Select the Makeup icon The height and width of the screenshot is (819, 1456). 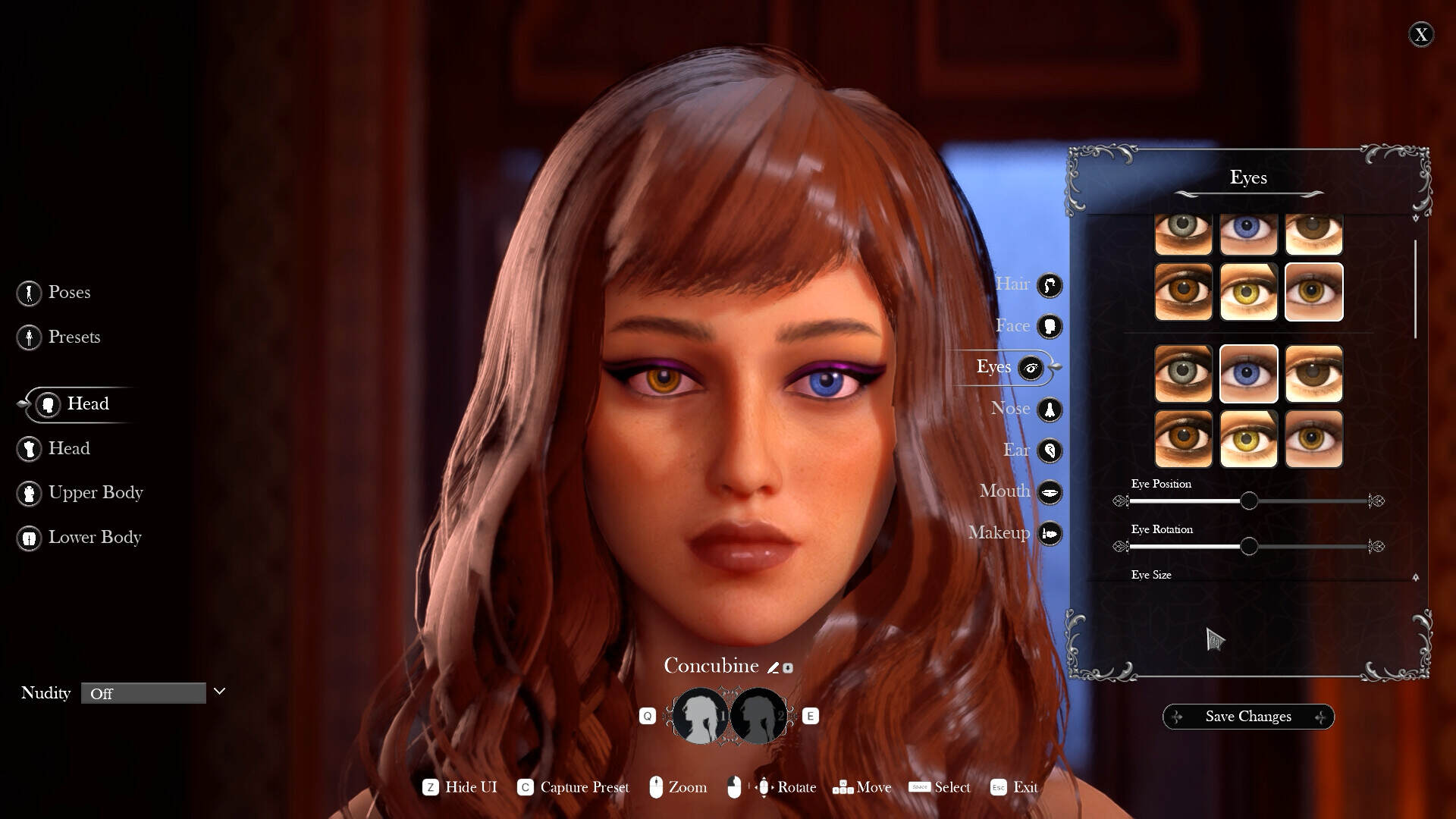pos(1050,533)
